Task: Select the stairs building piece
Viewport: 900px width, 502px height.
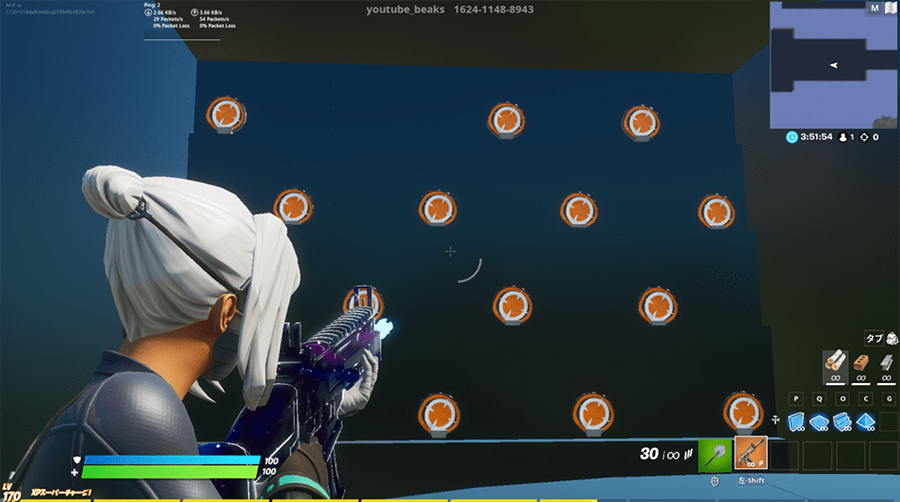Action: 843,421
